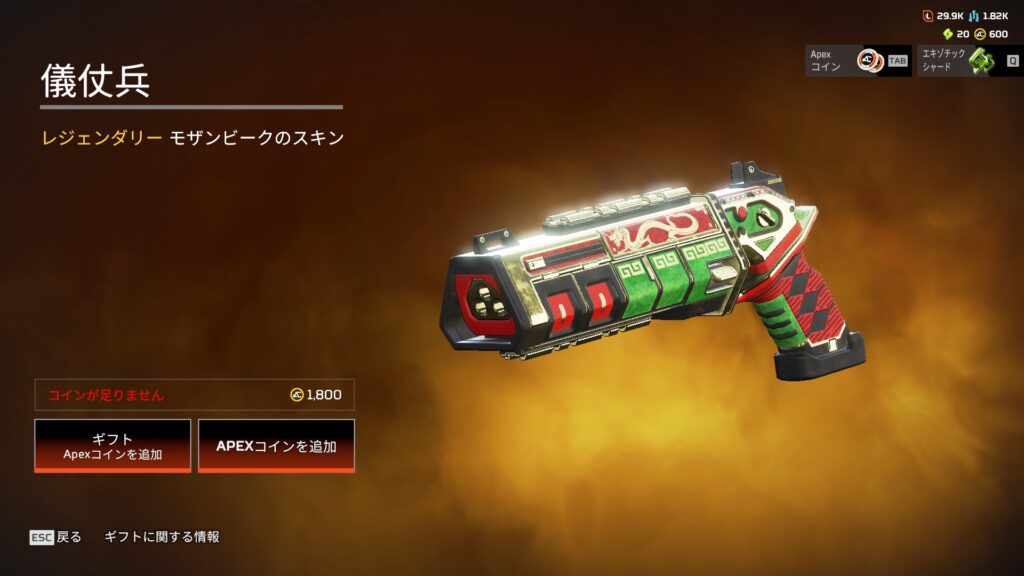Select the APEXコインを追加 button

[276, 445]
